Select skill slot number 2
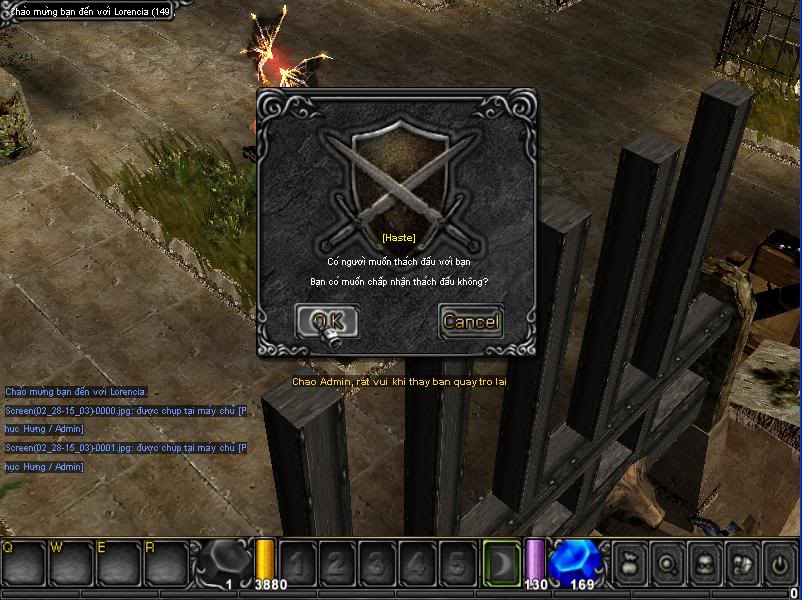This screenshot has width=803, height=601. [x=336, y=564]
